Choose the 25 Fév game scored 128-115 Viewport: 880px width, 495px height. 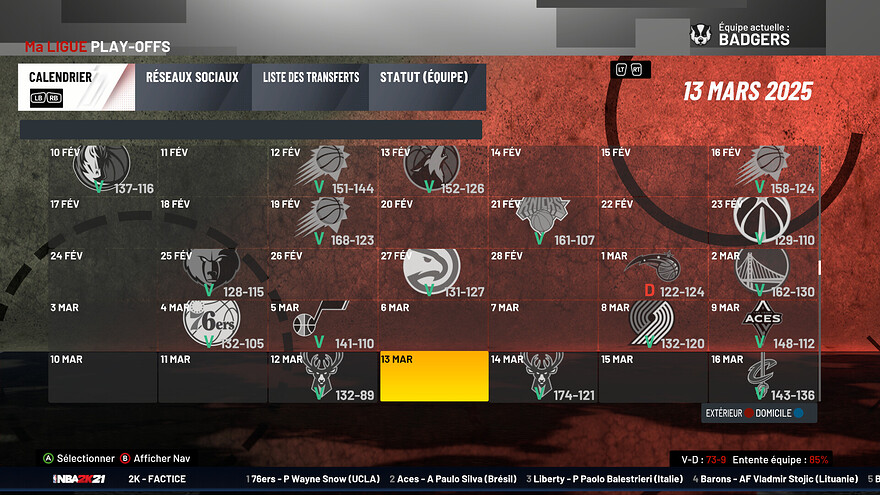tap(213, 273)
